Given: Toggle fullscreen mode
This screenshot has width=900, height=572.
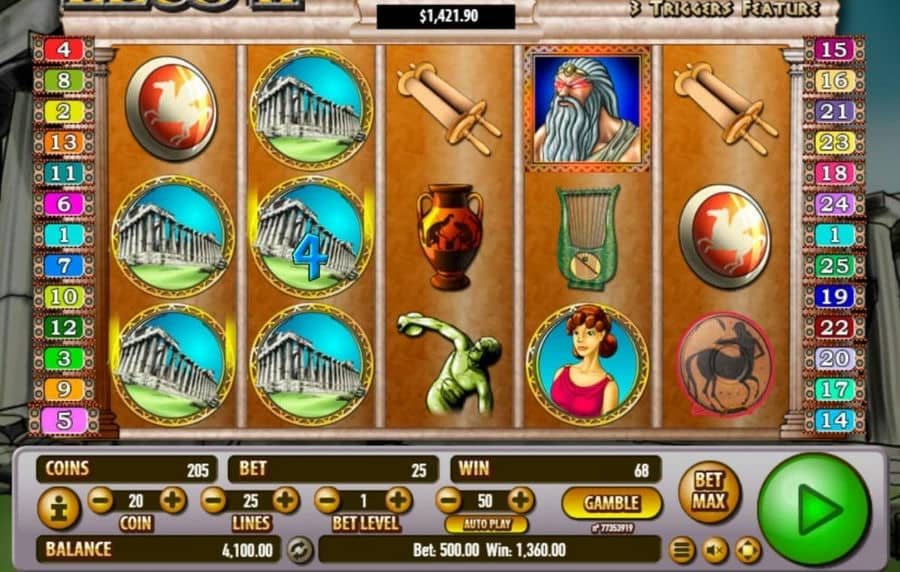Looking at the screenshot, I should click(747, 549).
